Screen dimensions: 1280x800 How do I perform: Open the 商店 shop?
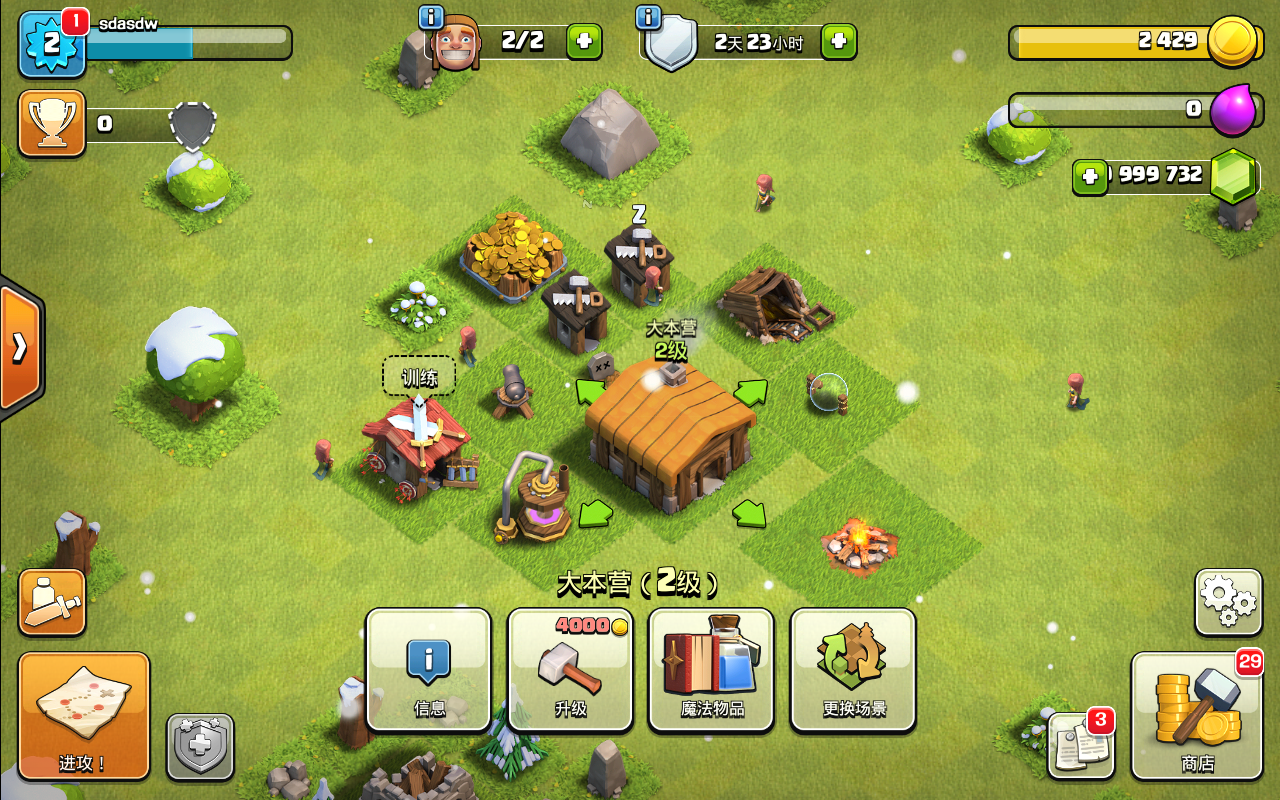1197,715
